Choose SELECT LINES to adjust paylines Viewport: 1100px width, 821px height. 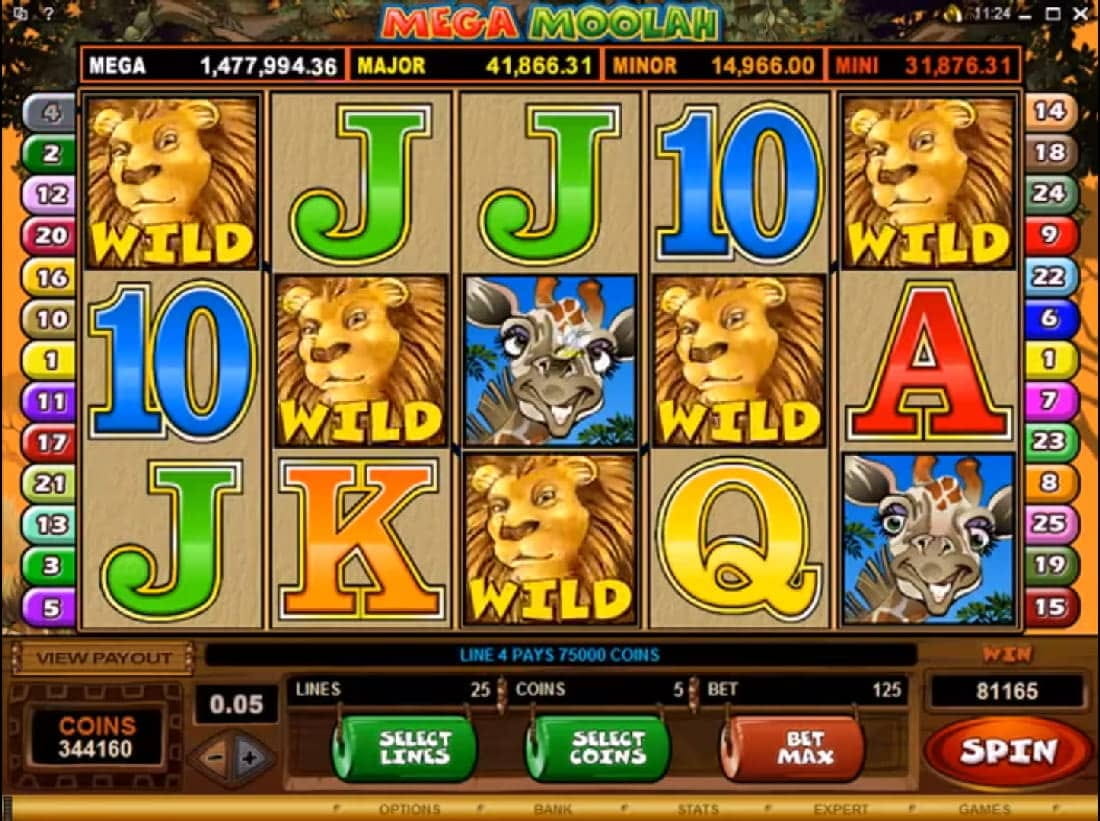pyautogui.click(x=404, y=748)
